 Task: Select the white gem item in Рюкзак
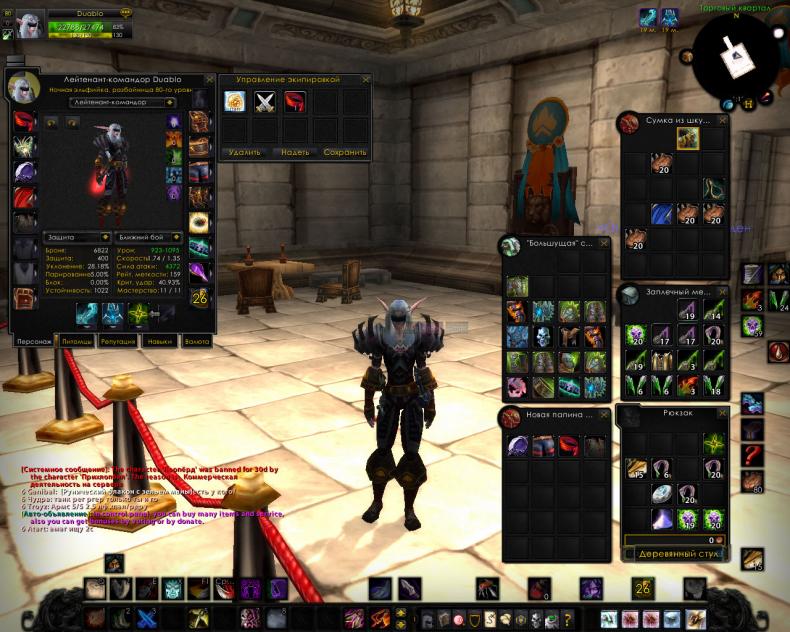point(659,493)
